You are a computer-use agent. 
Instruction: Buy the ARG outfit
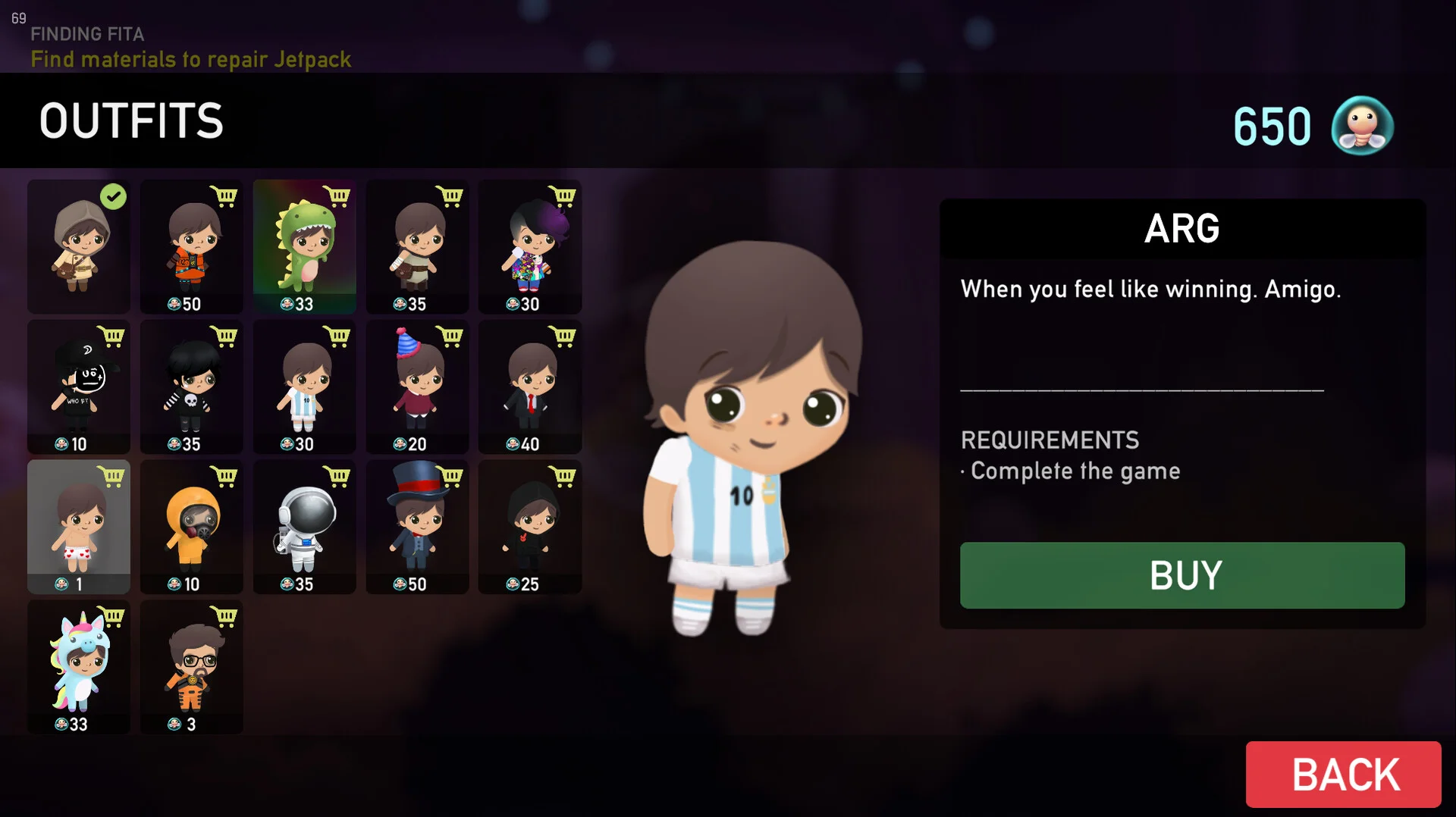click(1181, 575)
